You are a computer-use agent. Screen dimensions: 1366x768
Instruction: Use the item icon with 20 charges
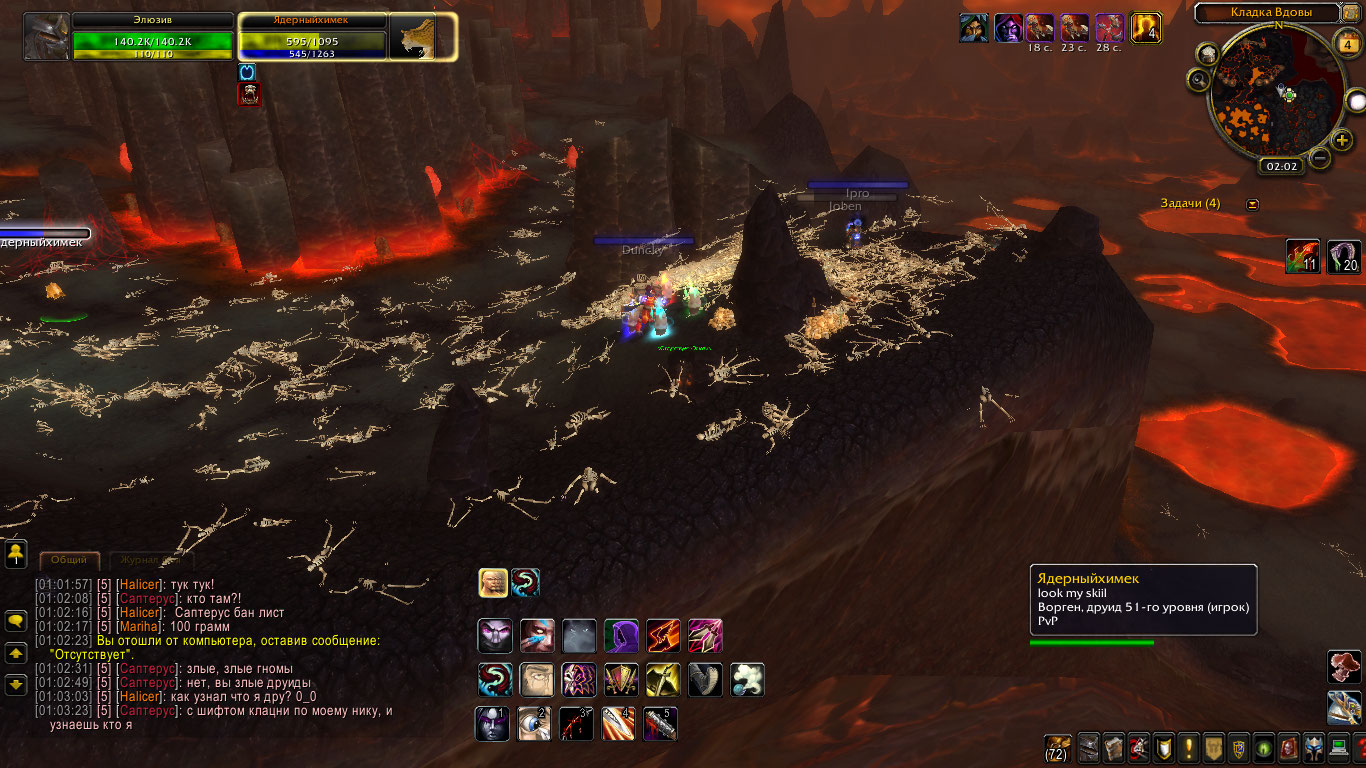pos(1343,257)
